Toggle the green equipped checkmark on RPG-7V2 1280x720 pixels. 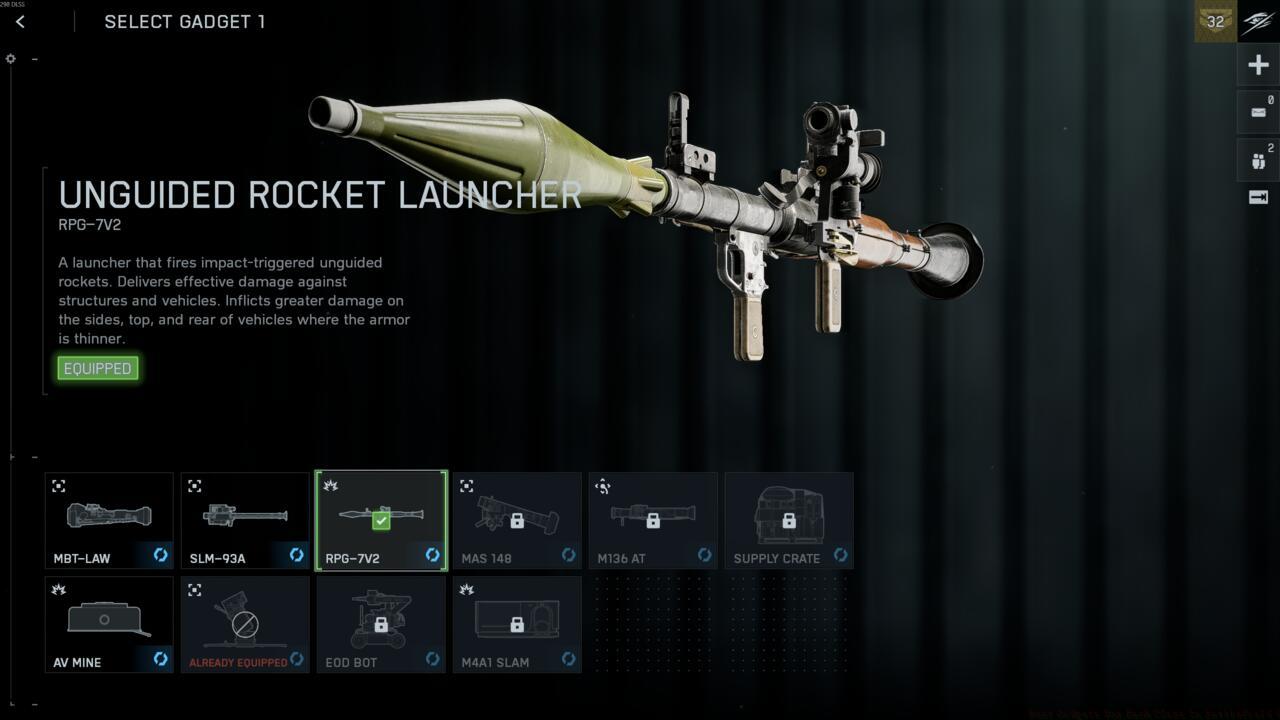(381, 520)
